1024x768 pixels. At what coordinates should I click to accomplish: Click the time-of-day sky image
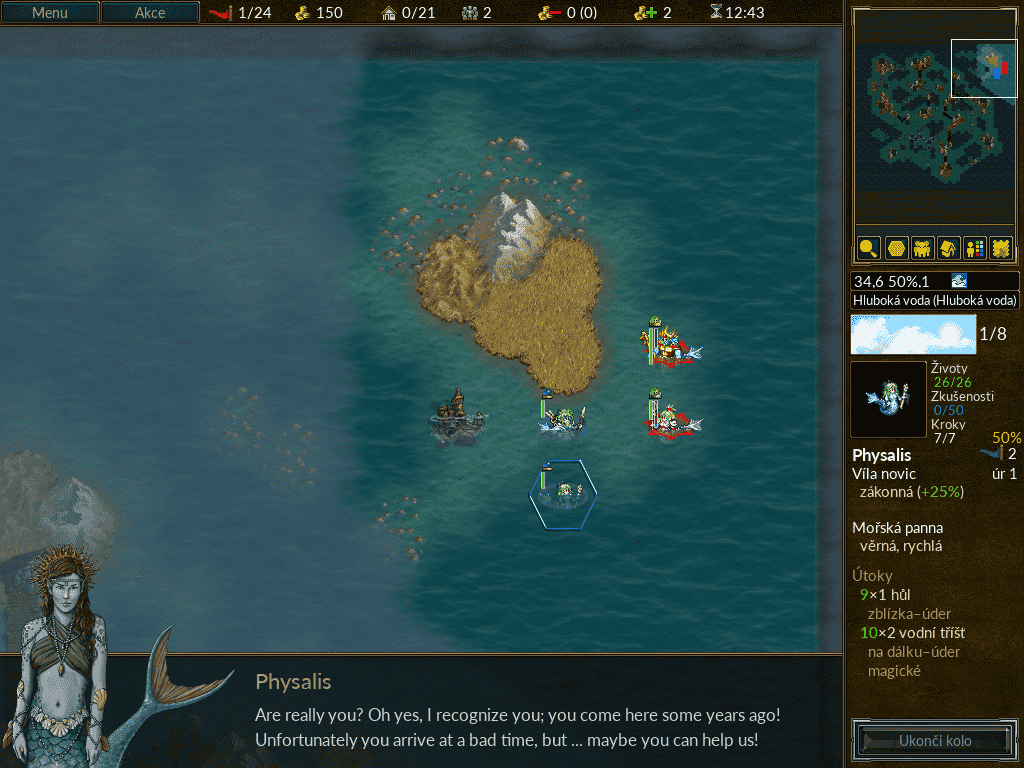click(913, 334)
